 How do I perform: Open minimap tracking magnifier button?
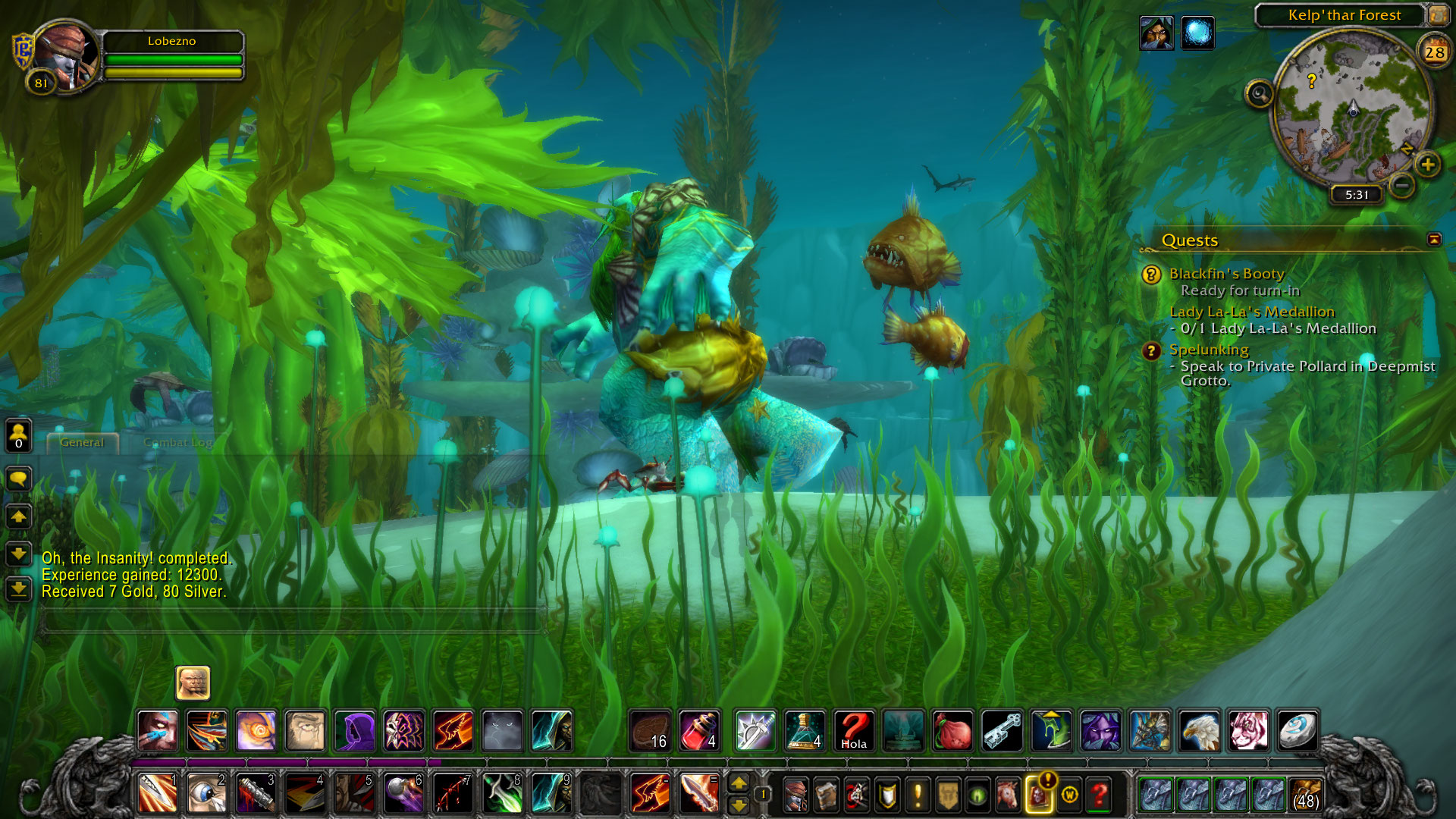pyautogui.click(x=1259, y=95)
